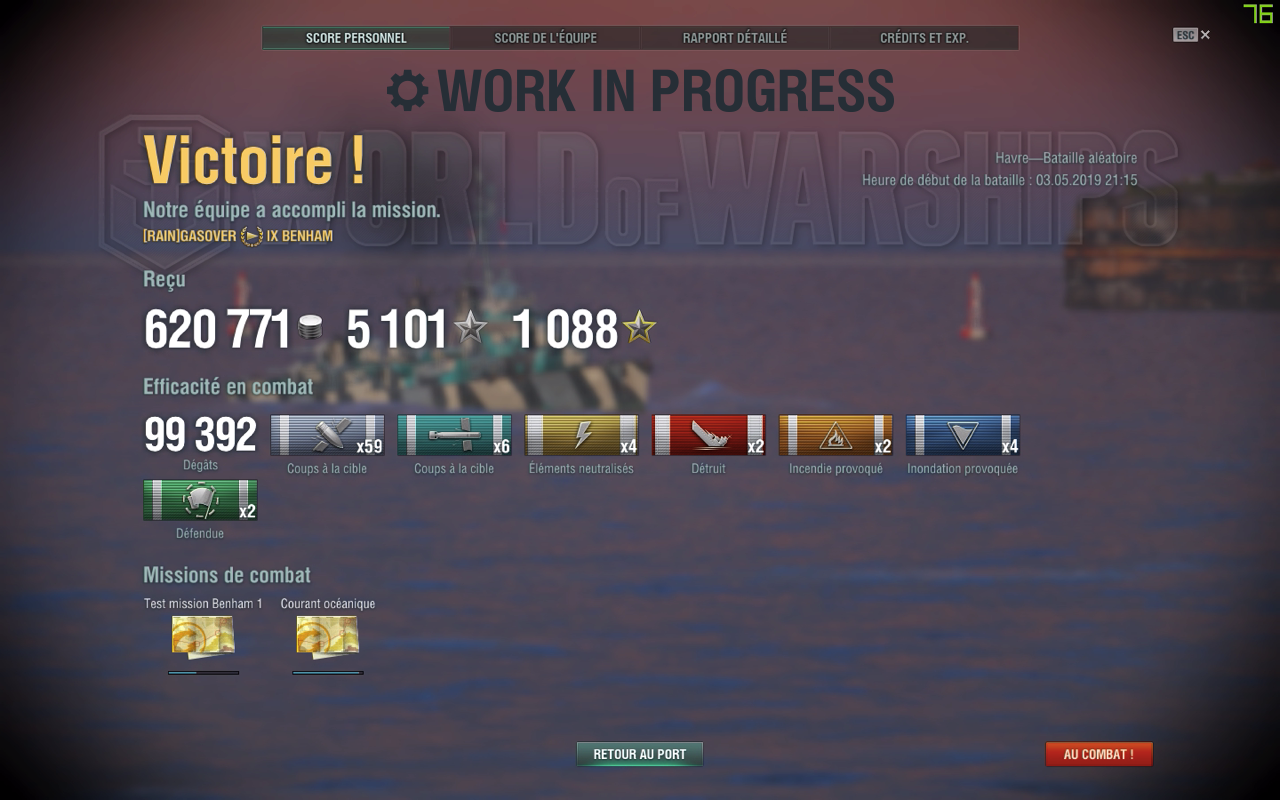The height and width of the screenshot is (800, 1280).
Task: Open the Score de l'équipe tab
Action: coord(545,38)
